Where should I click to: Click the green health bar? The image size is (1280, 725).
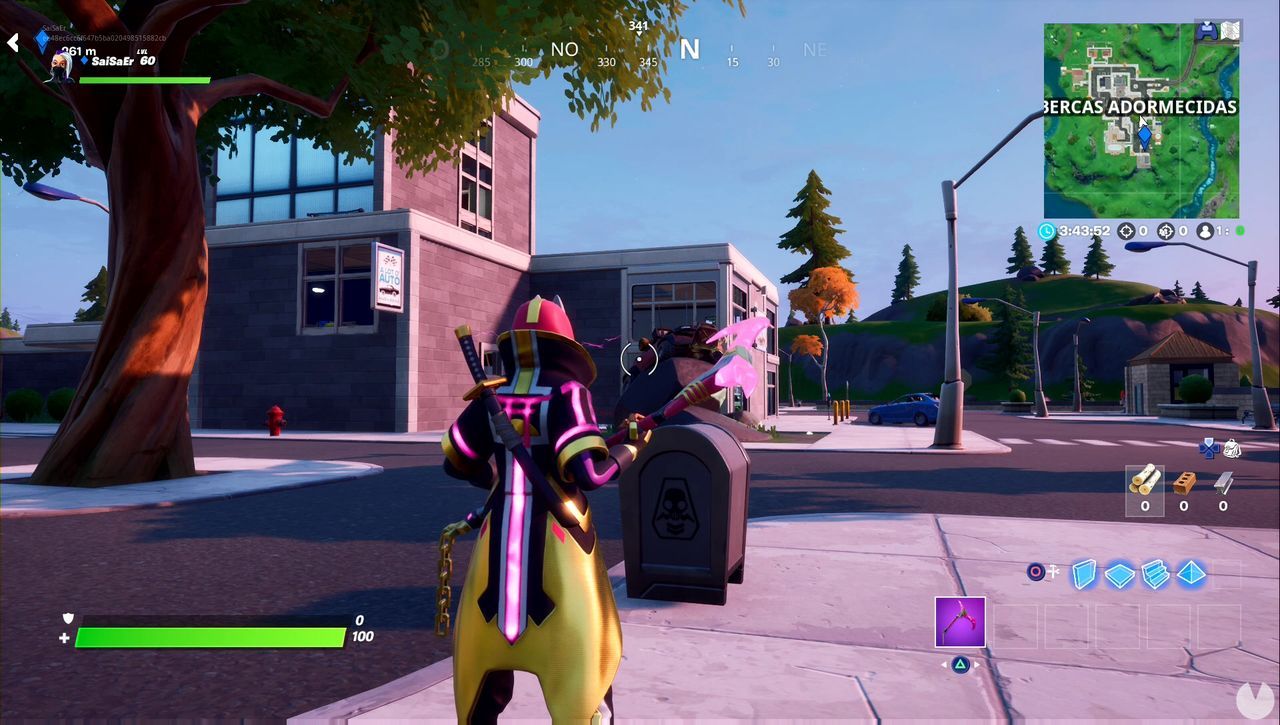(x=210, y=636)
